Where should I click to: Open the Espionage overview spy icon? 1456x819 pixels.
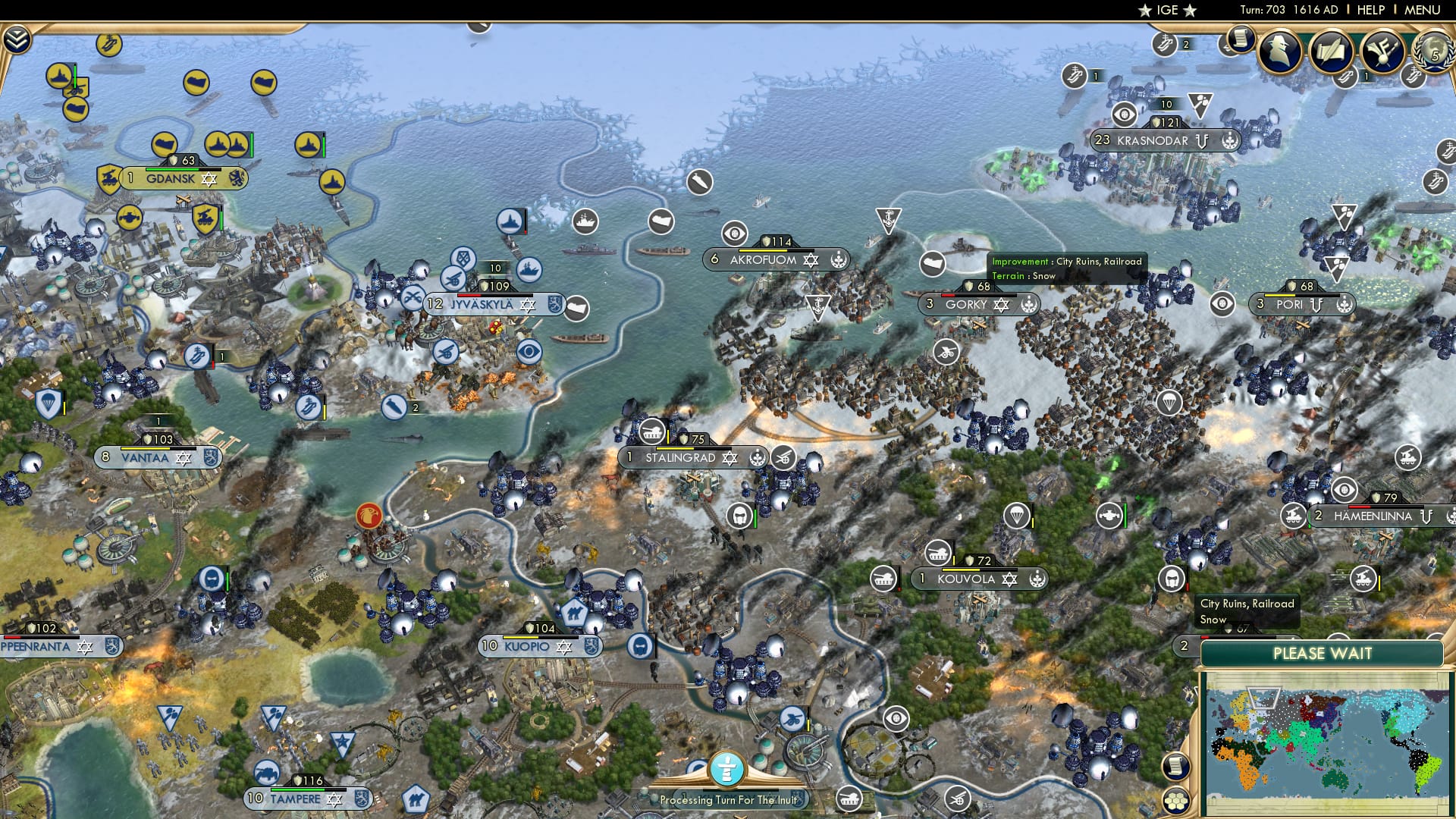coord(1280,51)
